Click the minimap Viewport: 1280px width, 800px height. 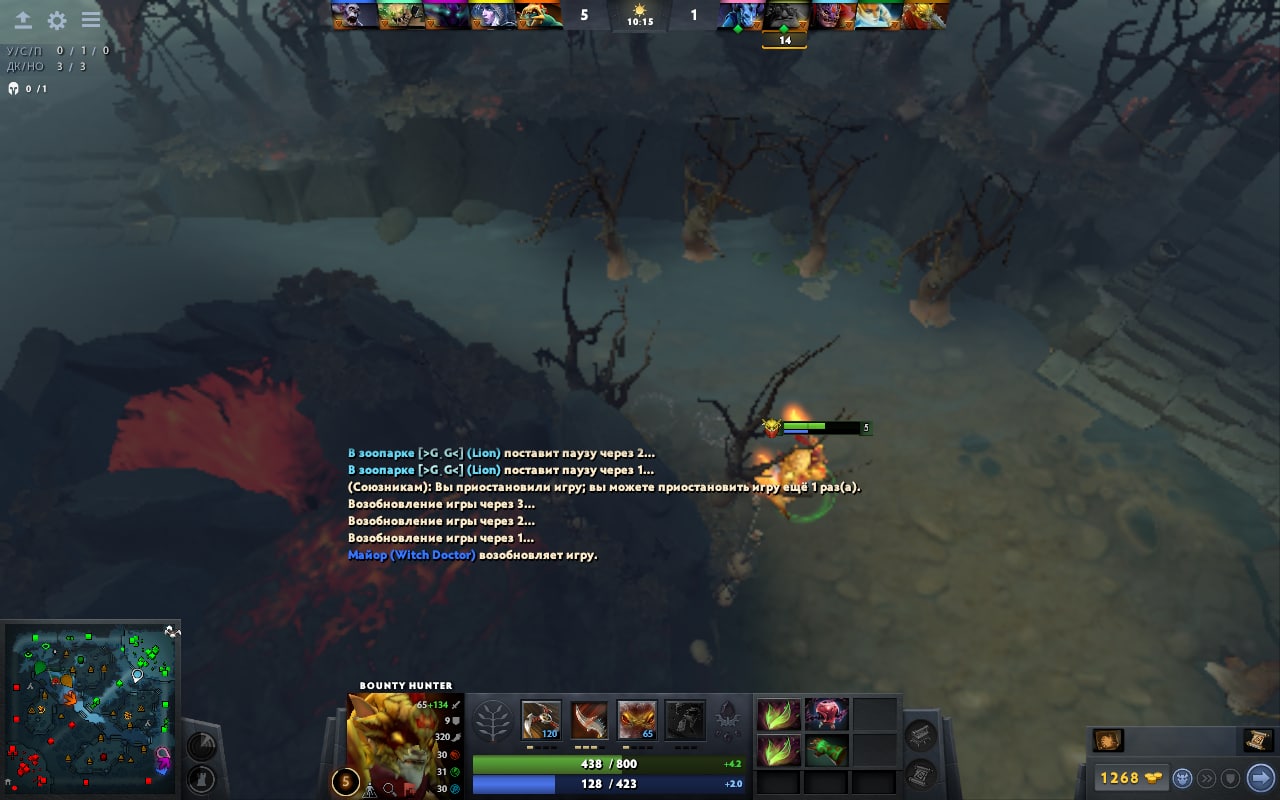90,708
